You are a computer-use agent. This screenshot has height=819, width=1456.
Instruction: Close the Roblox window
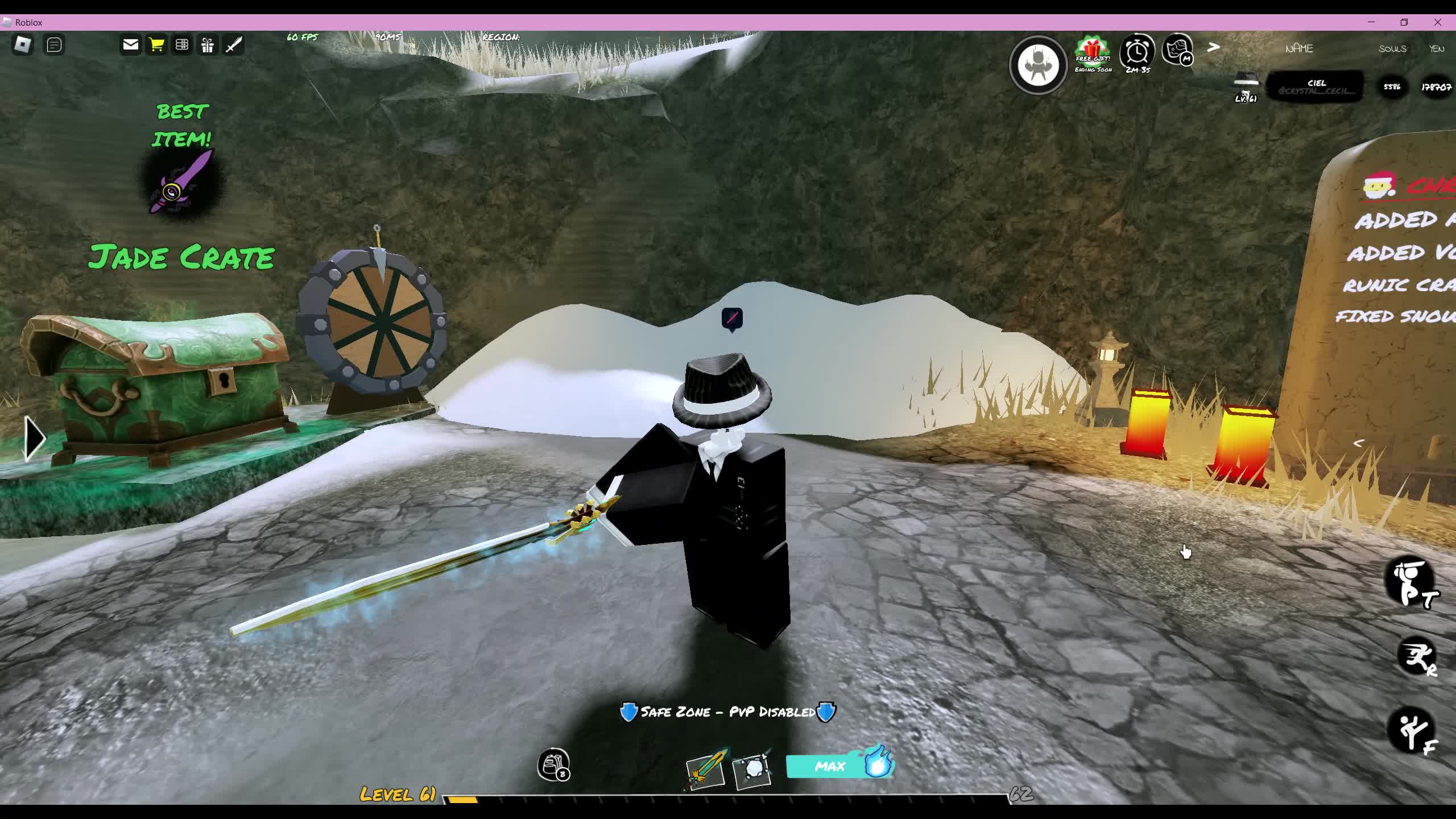(x=1438, y=22)
